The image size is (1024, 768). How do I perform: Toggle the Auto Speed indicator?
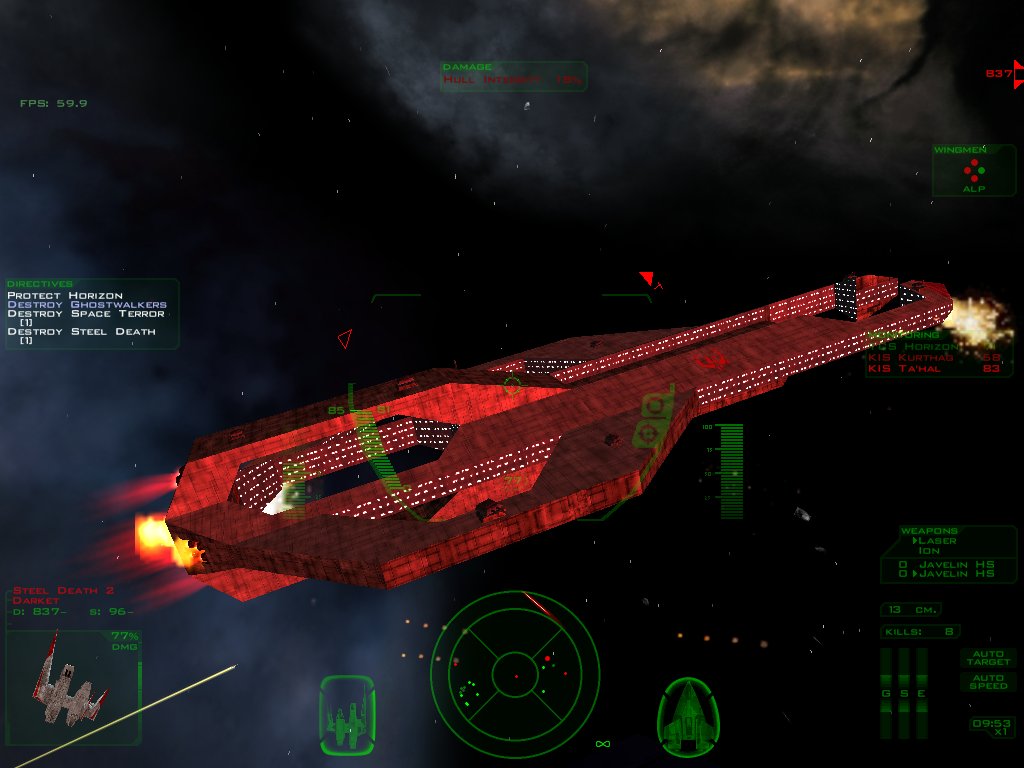click(x=986, y=681)
